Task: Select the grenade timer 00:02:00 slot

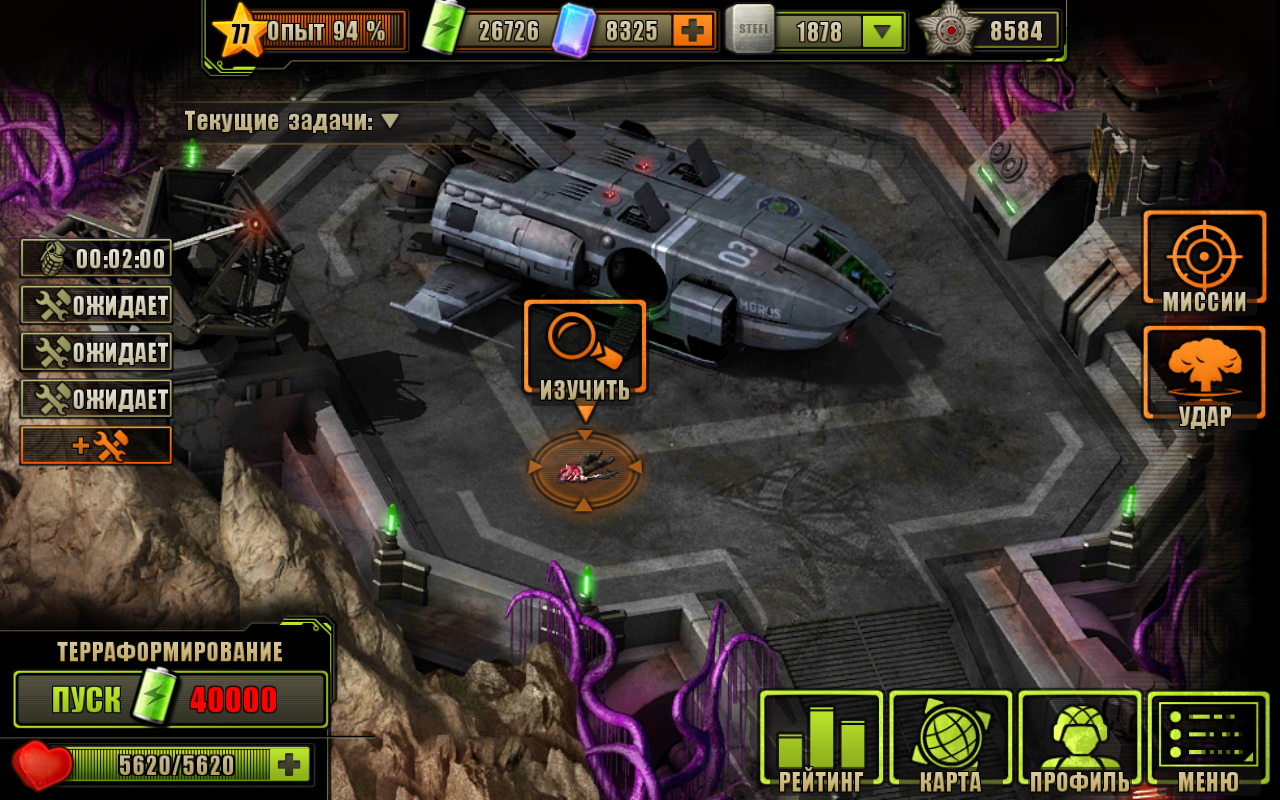Action: coord(96,258)
